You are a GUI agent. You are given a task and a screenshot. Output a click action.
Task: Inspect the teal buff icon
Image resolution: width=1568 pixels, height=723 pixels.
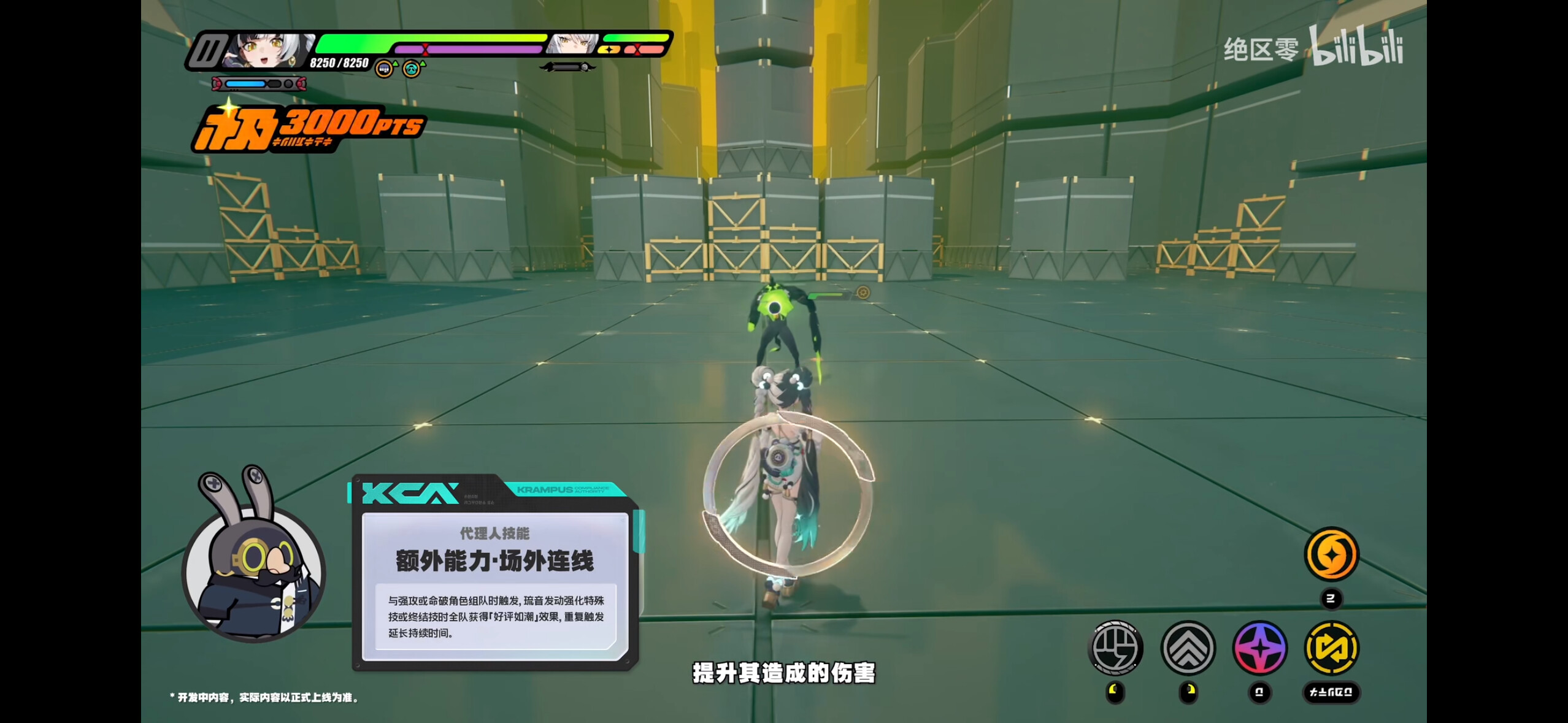412,69
